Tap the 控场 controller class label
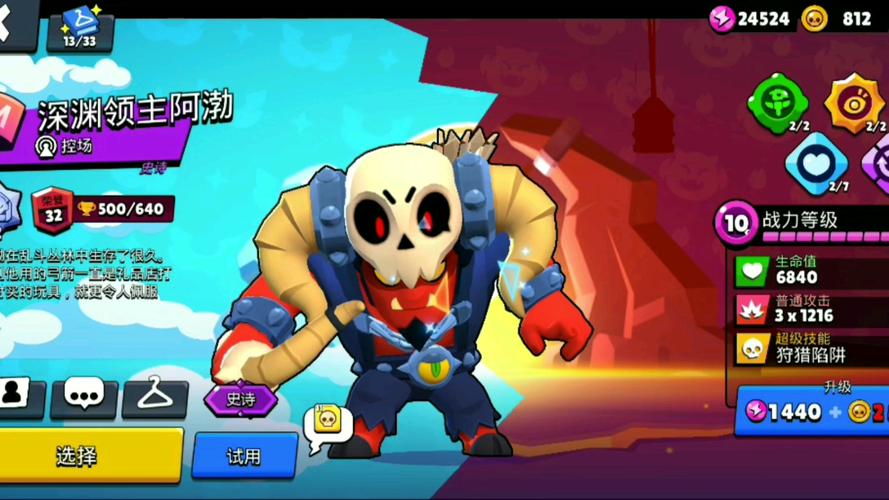This screenshot has width=889, height=500. pyautogui.click(x=66, y=146)
